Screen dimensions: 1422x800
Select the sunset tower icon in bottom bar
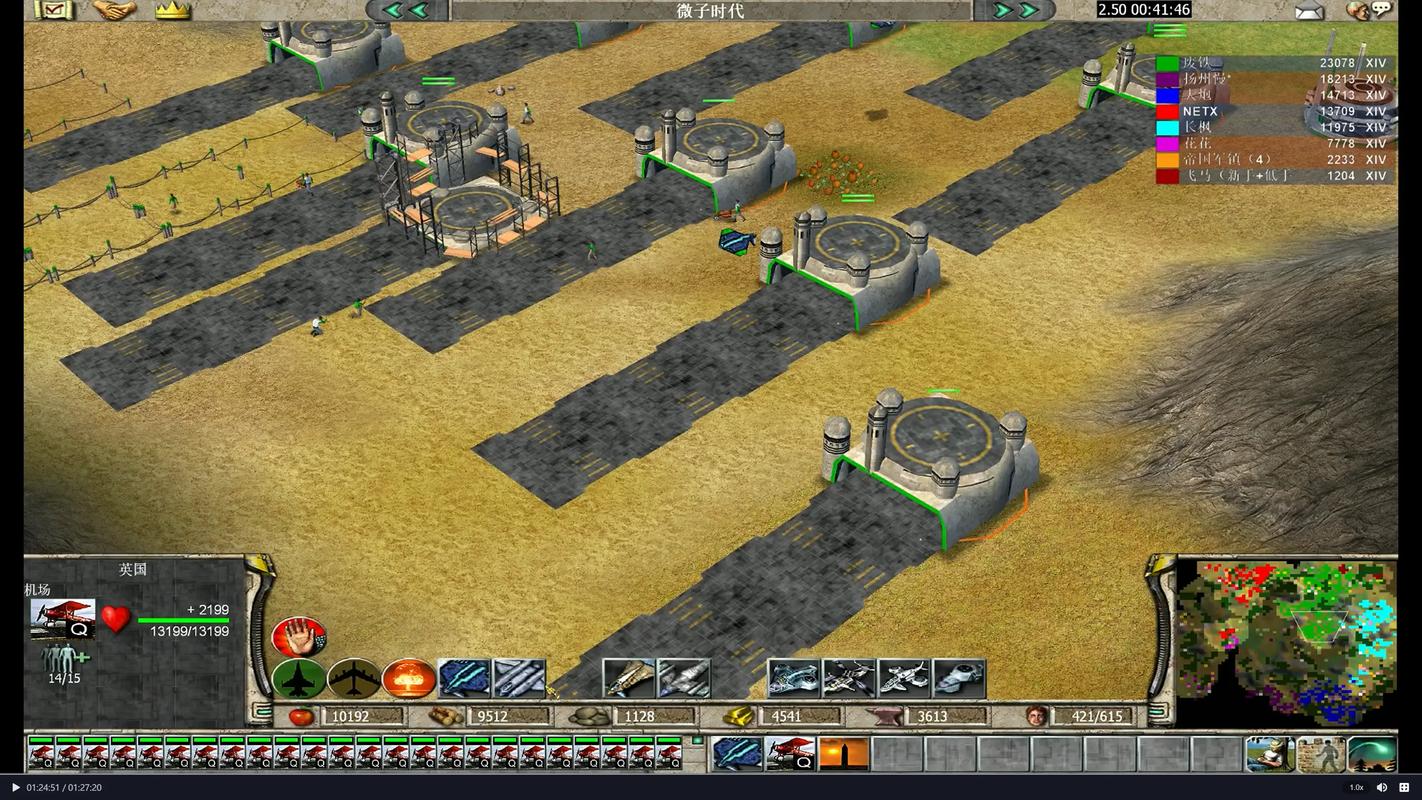(843, 754)
